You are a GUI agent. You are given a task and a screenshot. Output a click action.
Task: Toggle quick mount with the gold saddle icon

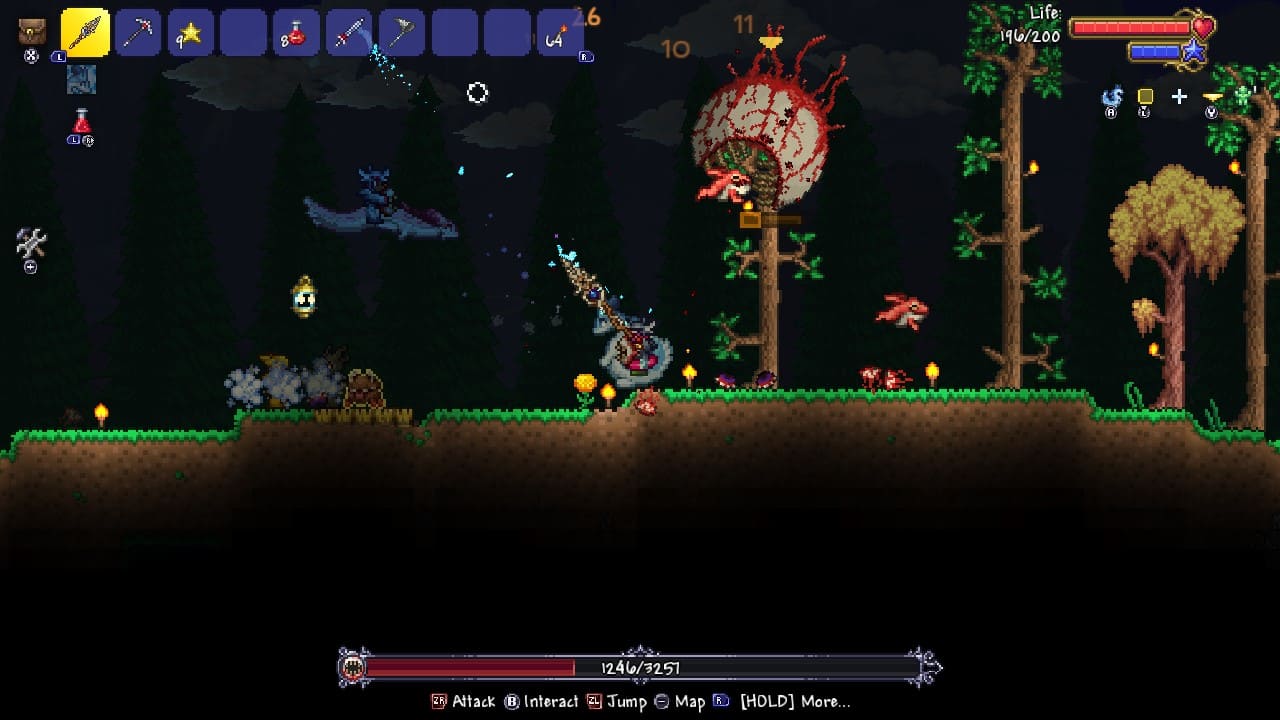pos(1212,95)
